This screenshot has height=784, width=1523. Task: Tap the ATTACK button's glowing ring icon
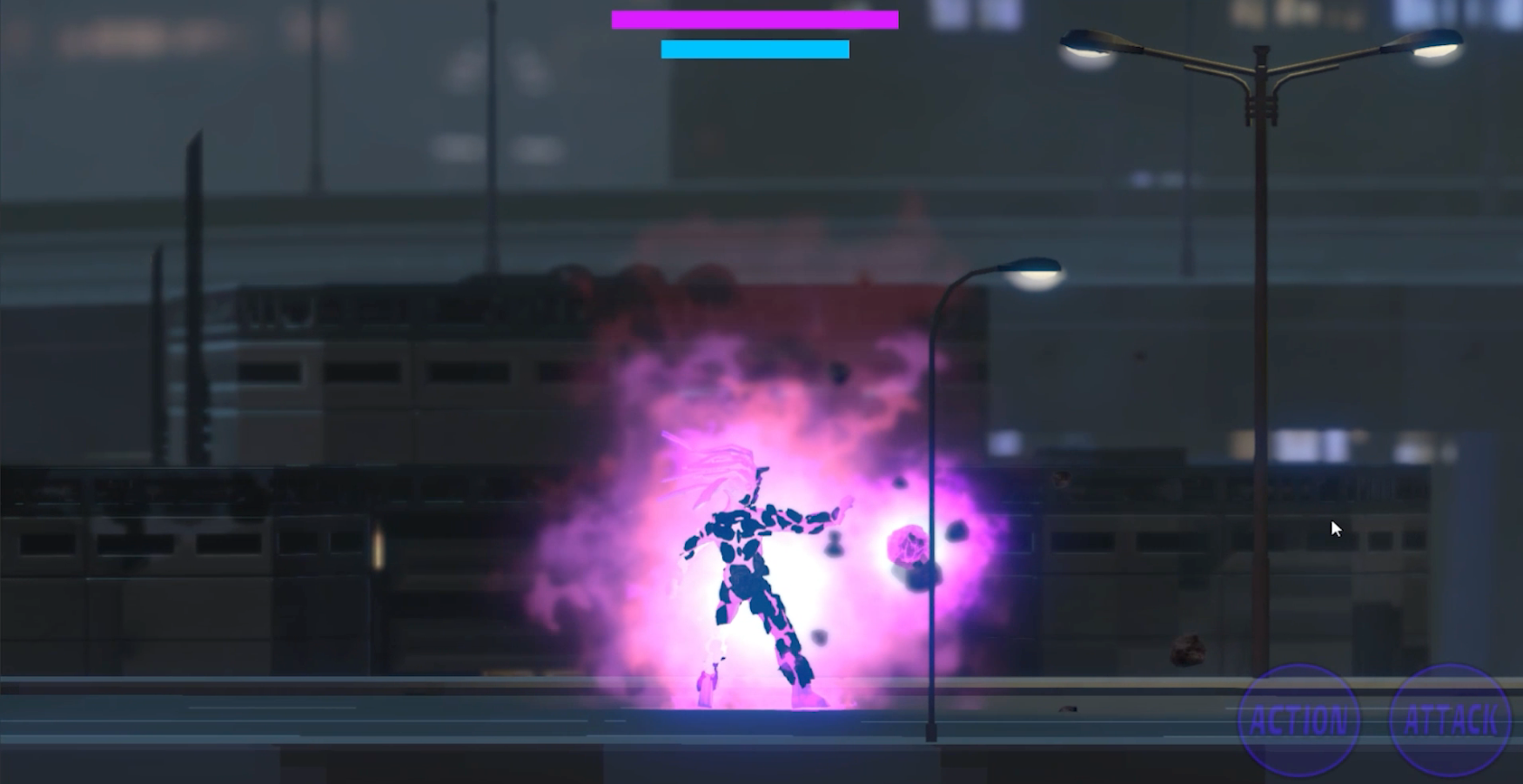pos(1452,719)
